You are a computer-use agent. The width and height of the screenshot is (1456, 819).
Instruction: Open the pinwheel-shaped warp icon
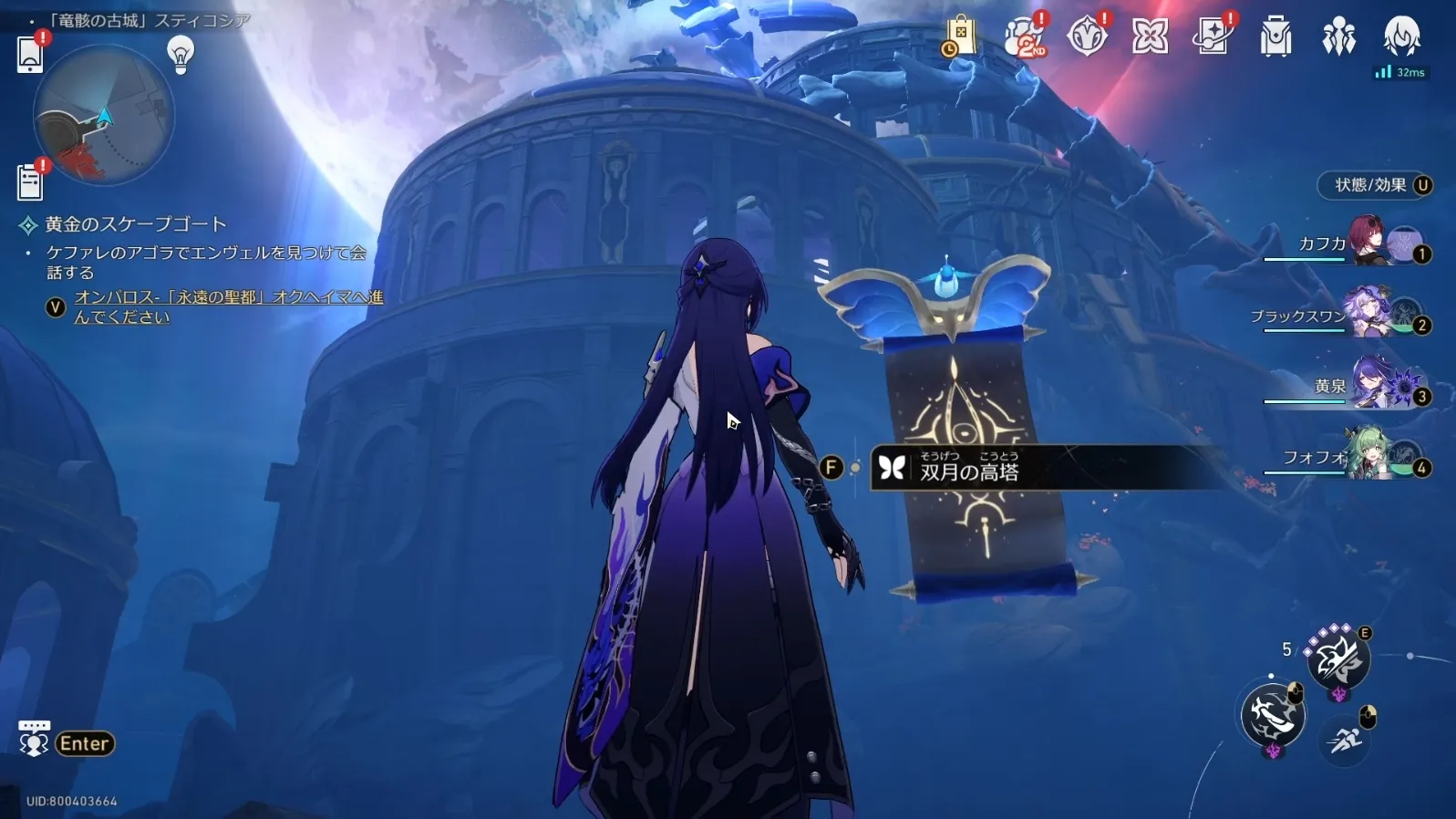1150,37
